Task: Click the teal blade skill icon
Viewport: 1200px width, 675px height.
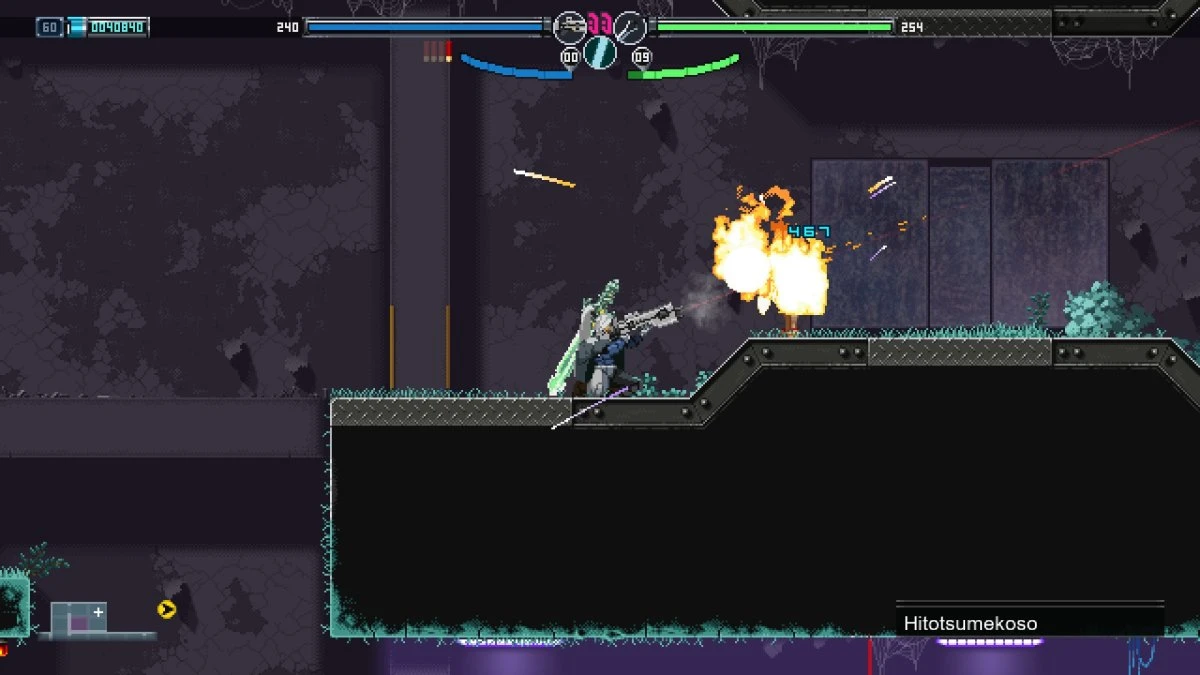Action: pyautogui.click(x=600, y=52)
